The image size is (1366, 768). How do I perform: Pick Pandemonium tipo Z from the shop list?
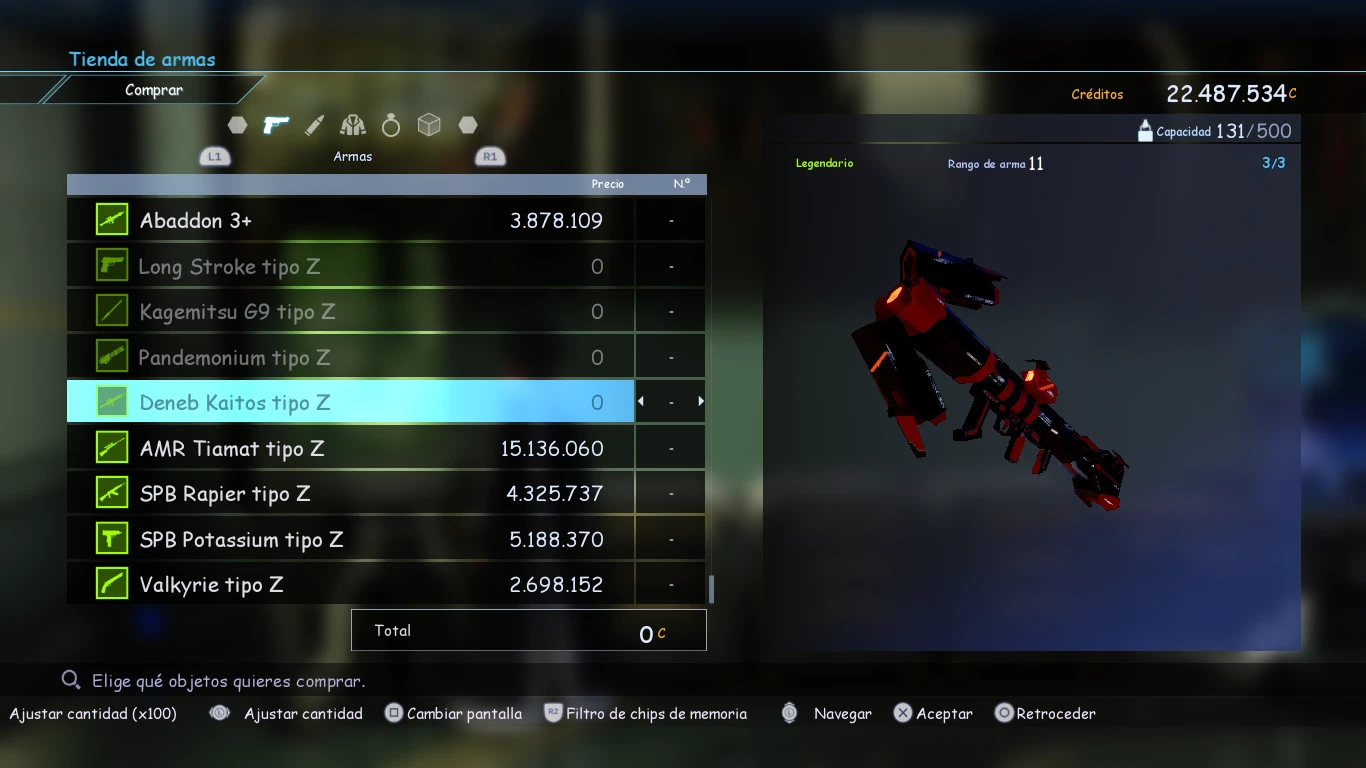(x=350, y=357)
